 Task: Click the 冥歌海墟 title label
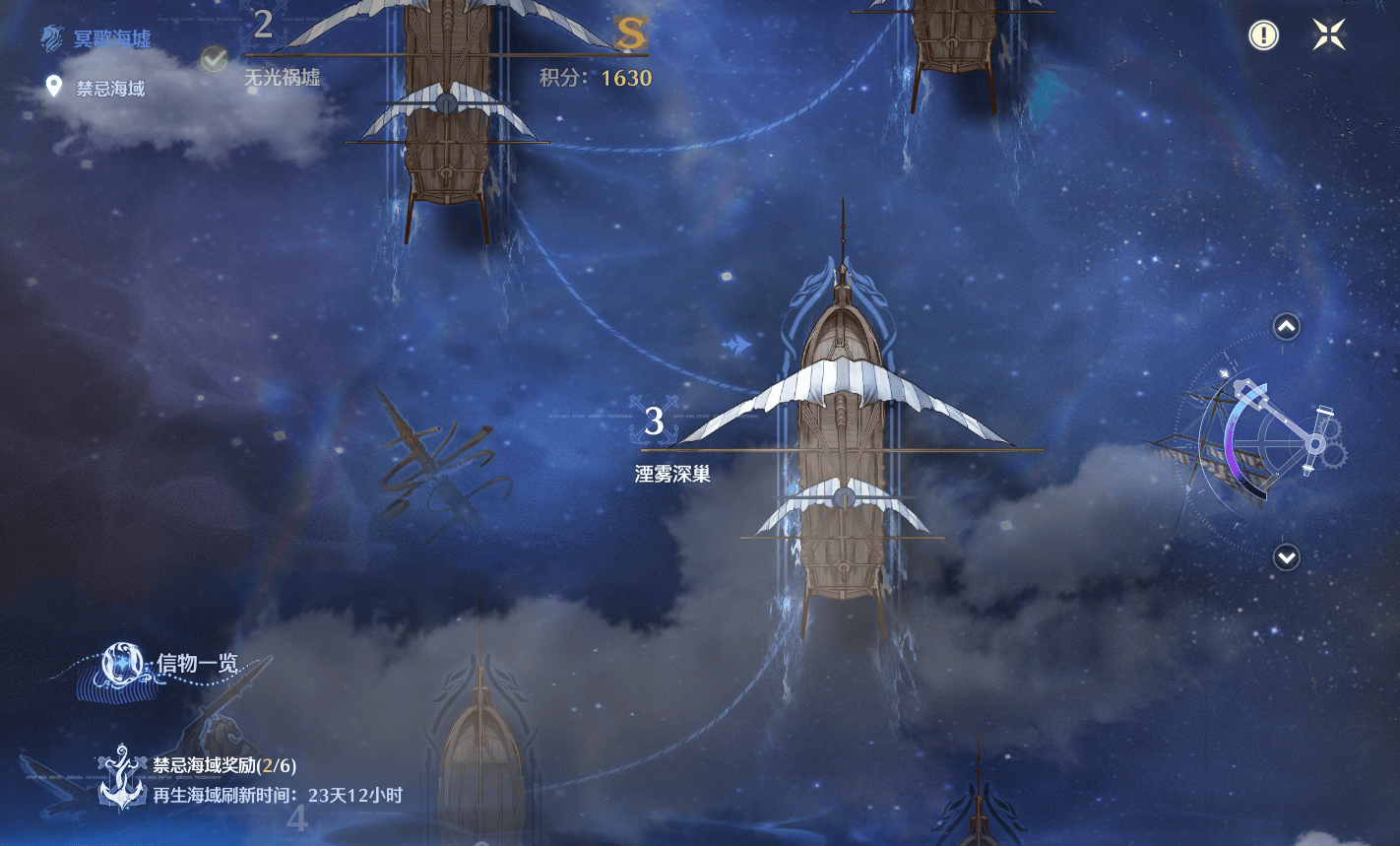(111, 39)
